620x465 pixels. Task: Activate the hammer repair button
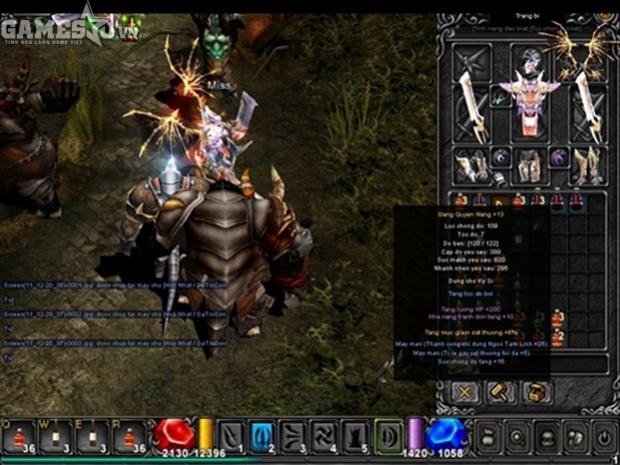(500, 392)
